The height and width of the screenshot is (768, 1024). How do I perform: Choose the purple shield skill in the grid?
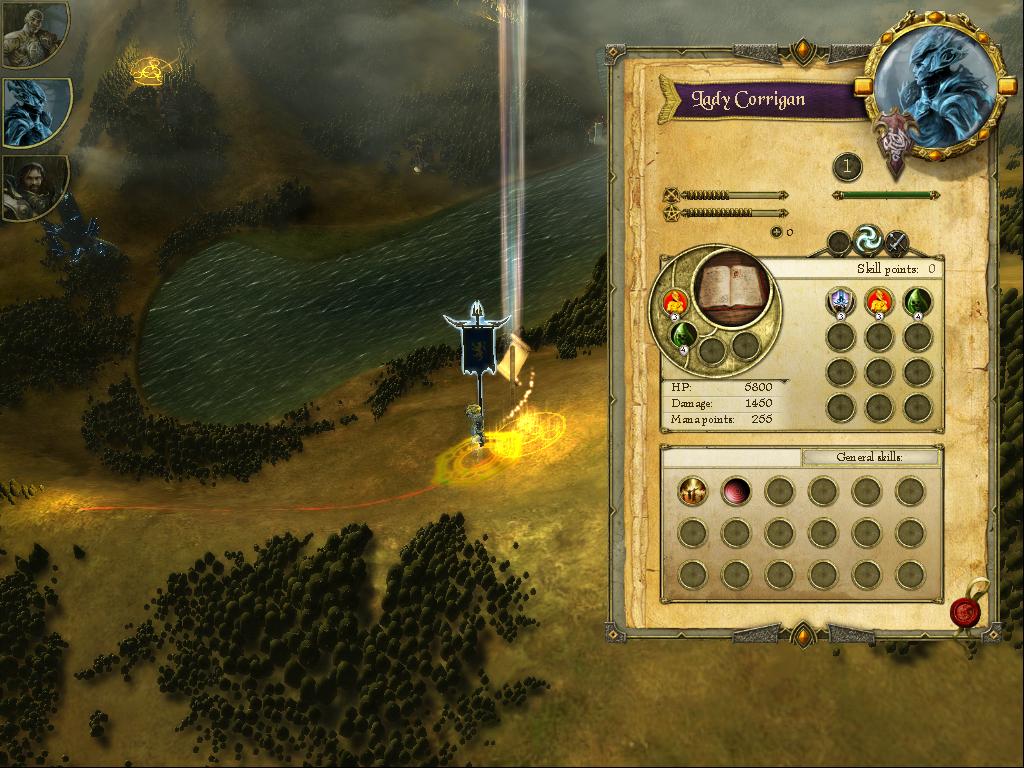click(840, 300)
